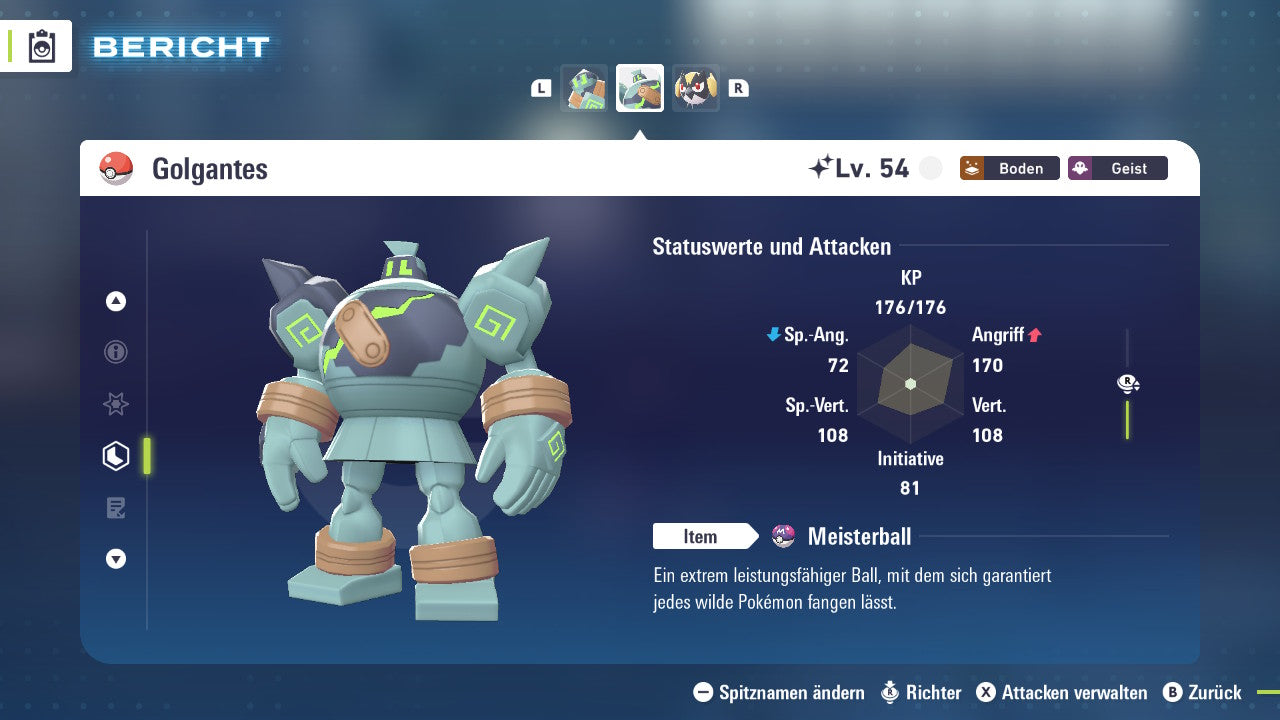Image resolution: width=1280 pixels, height=720 pixels.
Task: Toggle the Boden type badge
Action: tap(1009, 168)
